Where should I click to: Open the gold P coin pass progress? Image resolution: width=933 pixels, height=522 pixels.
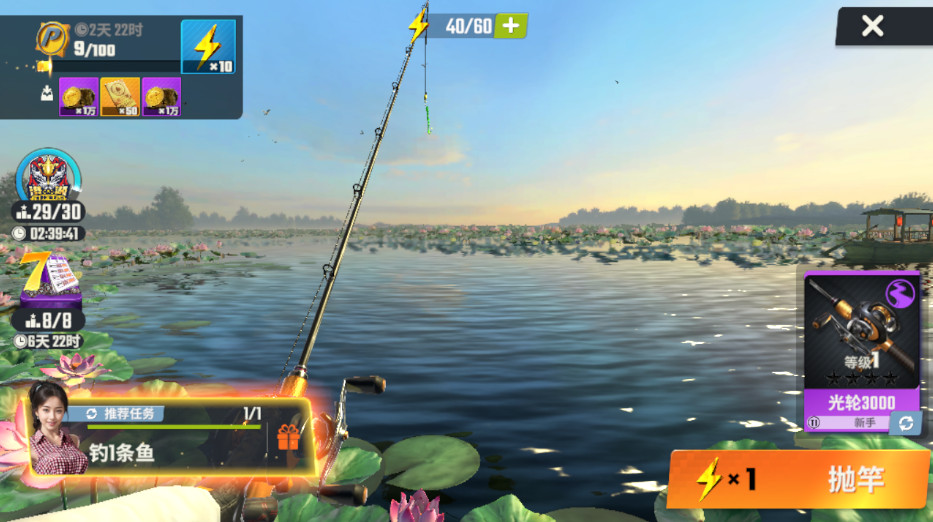[x=52, y=40]
